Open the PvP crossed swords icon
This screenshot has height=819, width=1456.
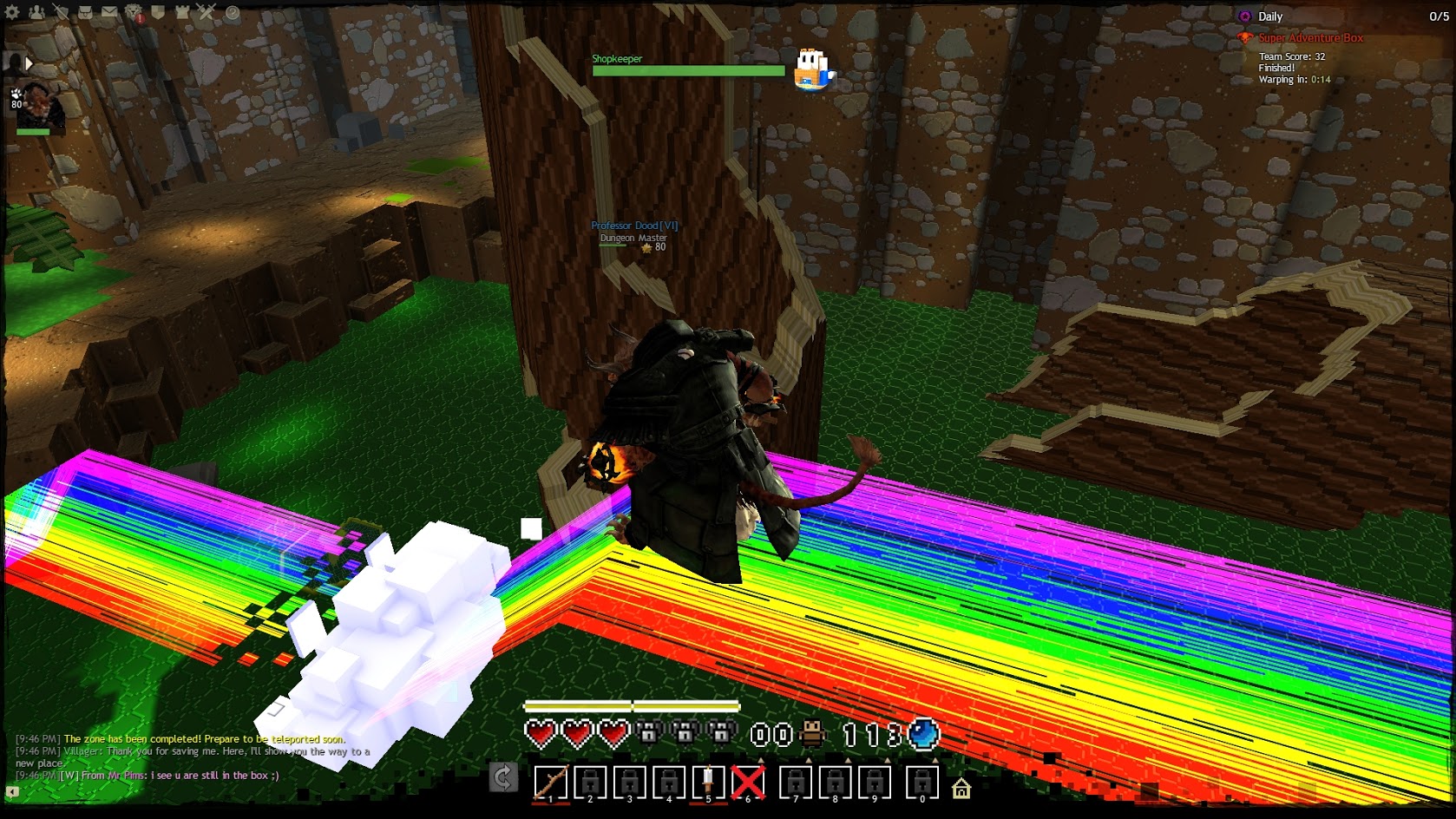(x=207, y=13)
